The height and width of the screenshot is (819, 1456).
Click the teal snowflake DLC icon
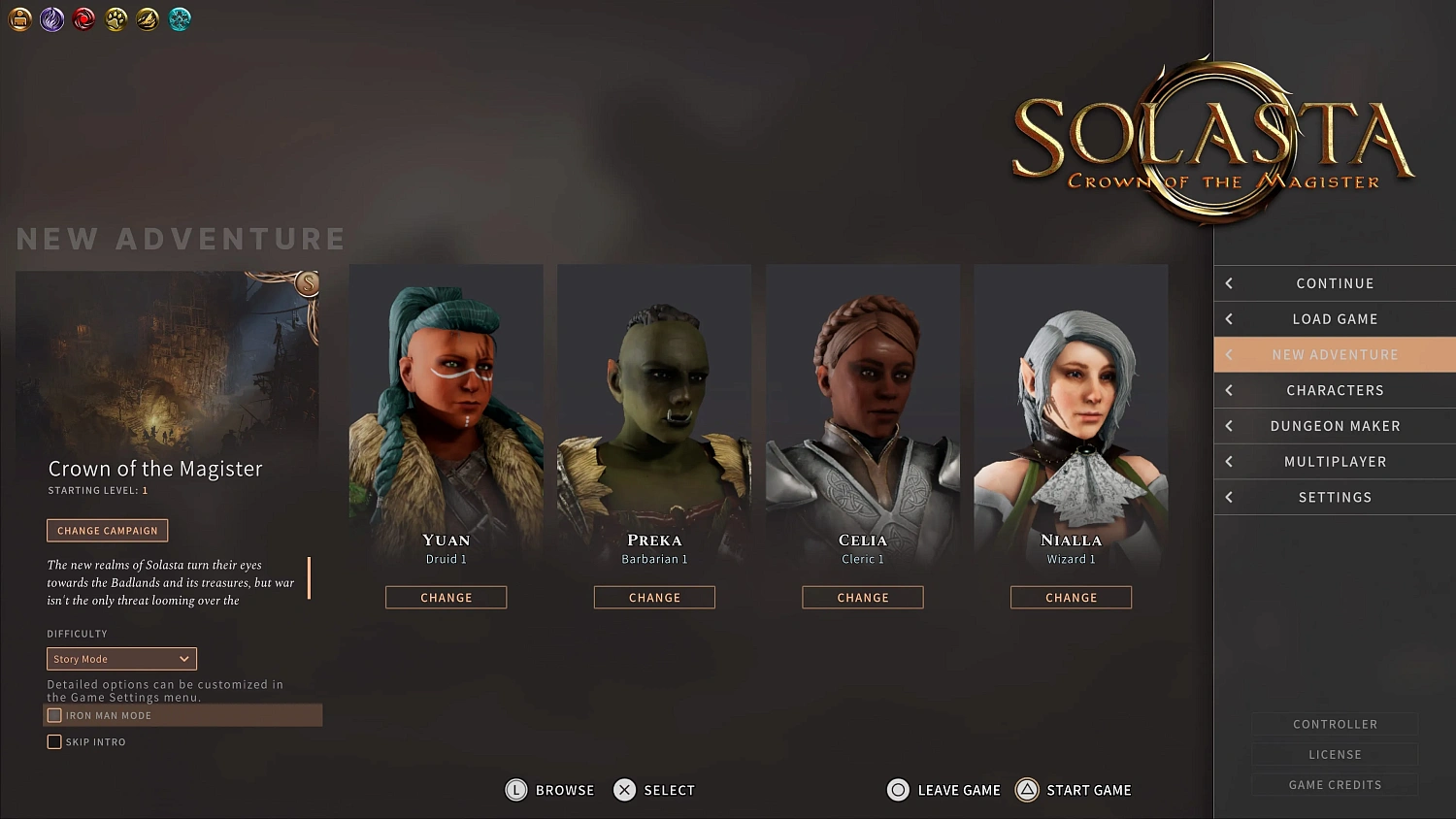tap(180, 19)
